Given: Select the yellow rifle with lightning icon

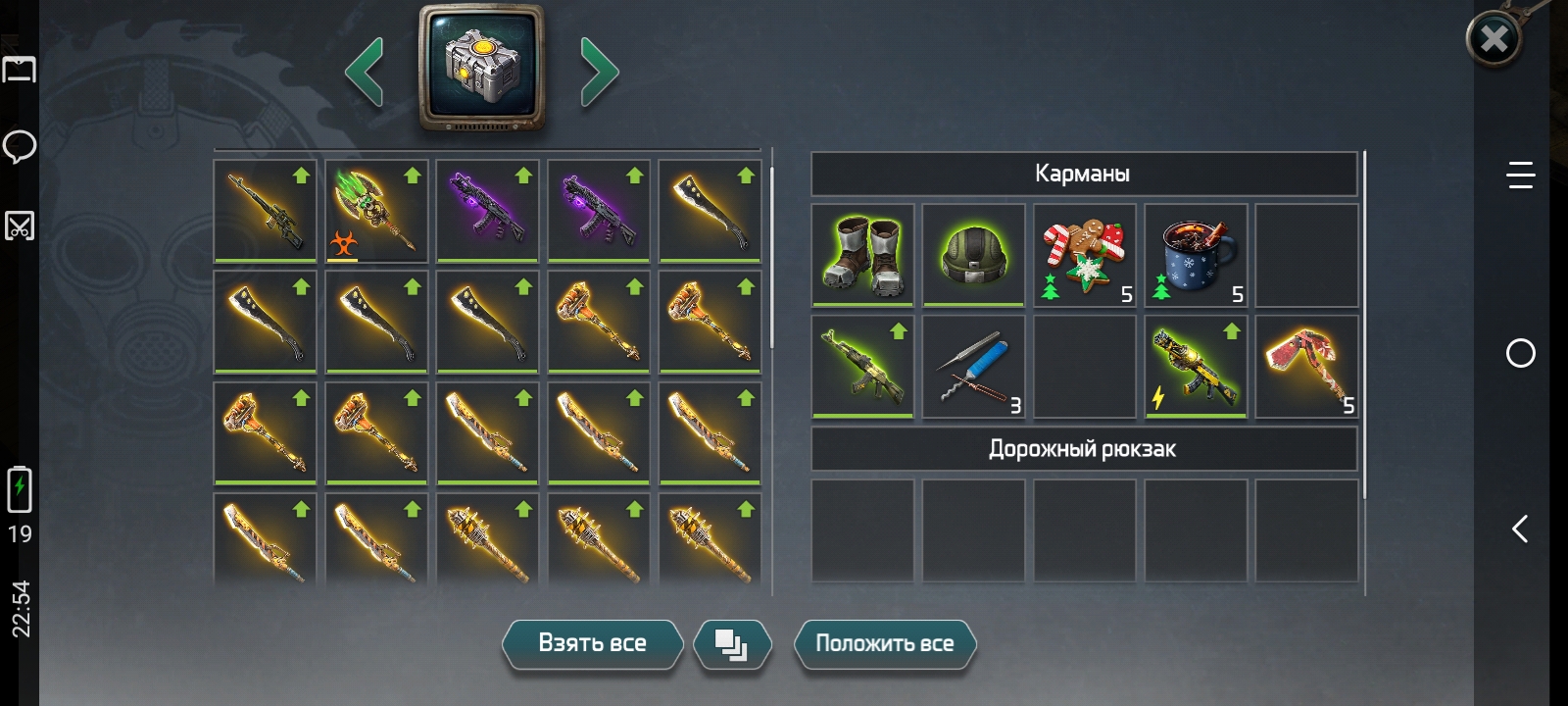Looking at the screenshot, I should point(1196,367).
